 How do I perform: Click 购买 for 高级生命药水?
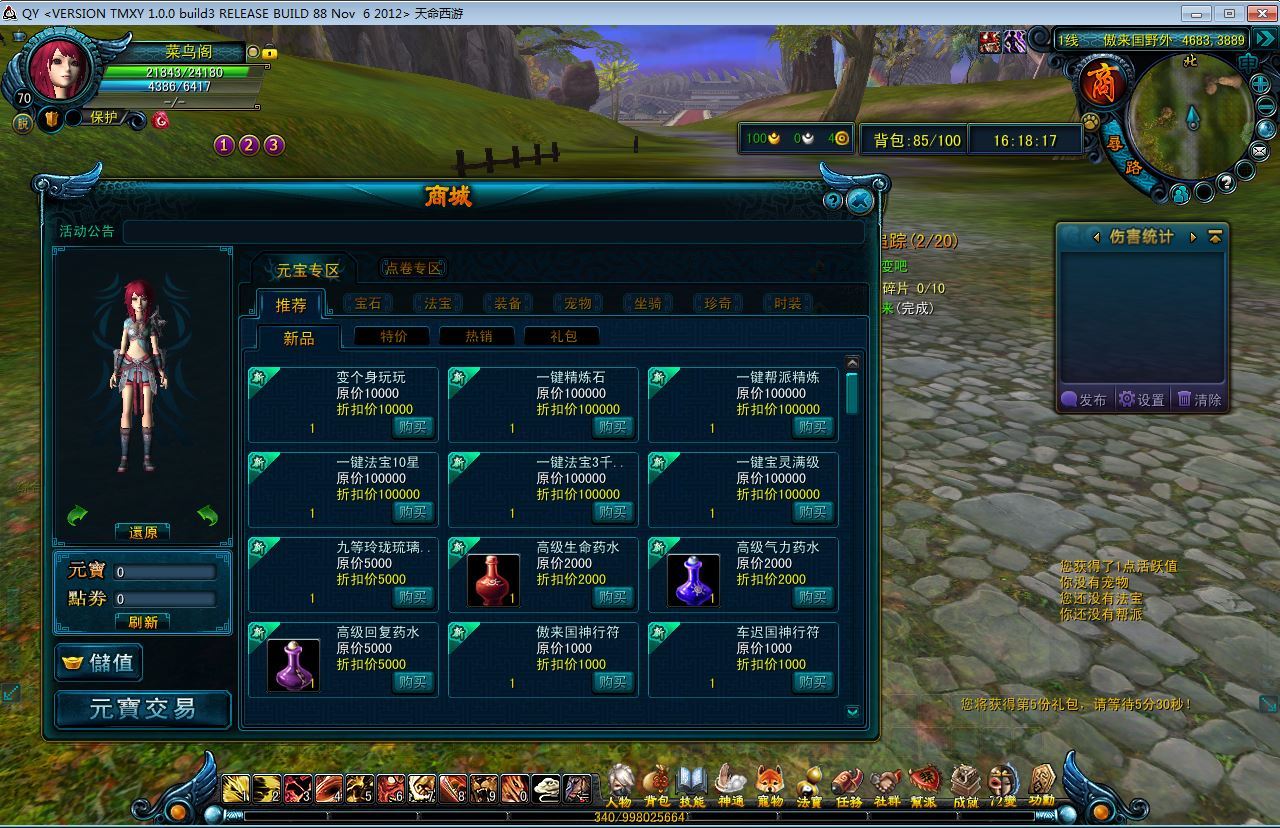(612, 596)
